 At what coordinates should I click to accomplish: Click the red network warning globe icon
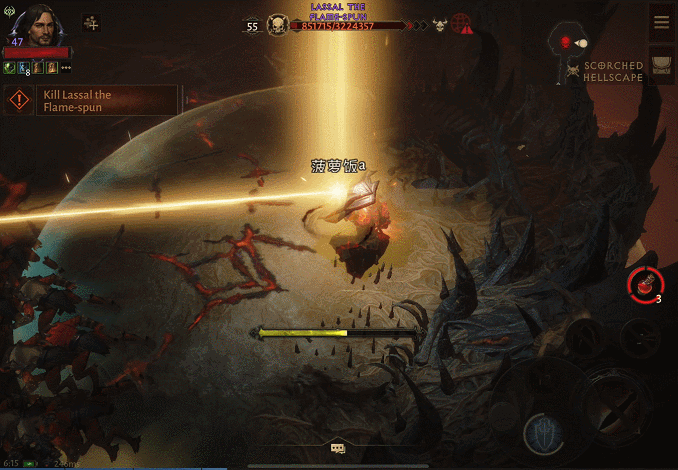[463, 25]
